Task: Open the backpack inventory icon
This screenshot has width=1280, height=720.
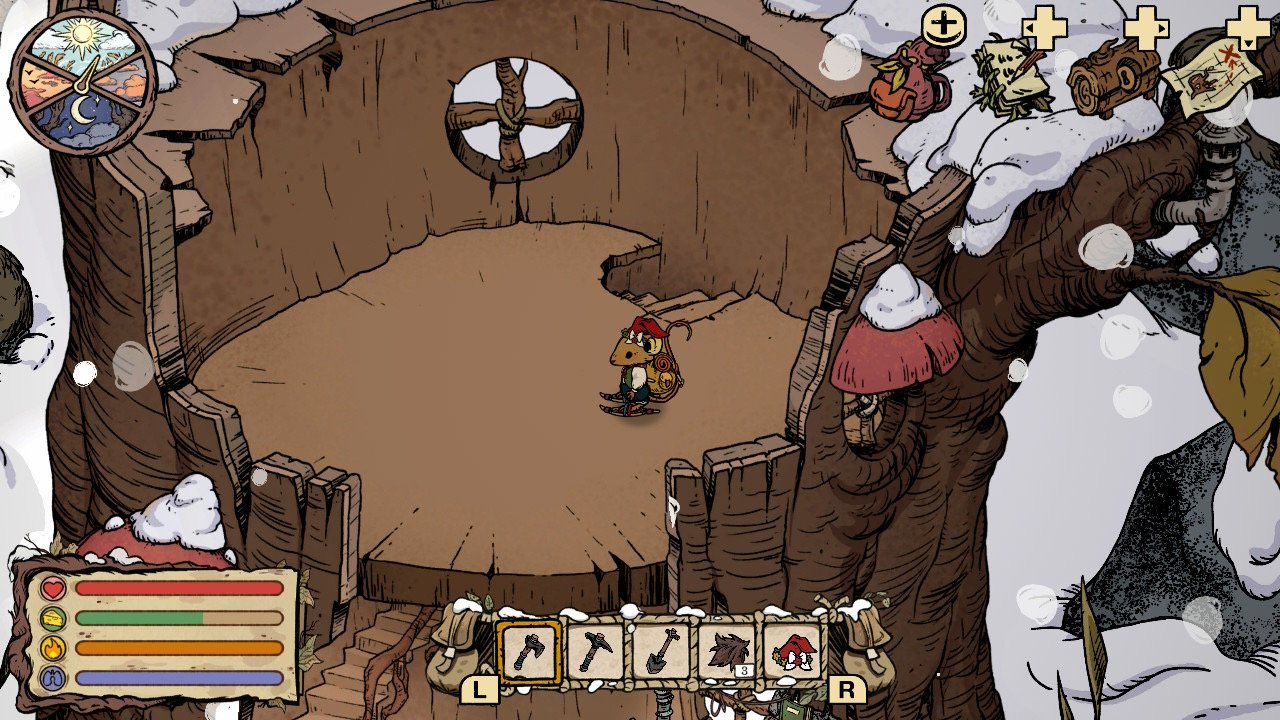Action: pyautogui.click(x=910, y=82)
